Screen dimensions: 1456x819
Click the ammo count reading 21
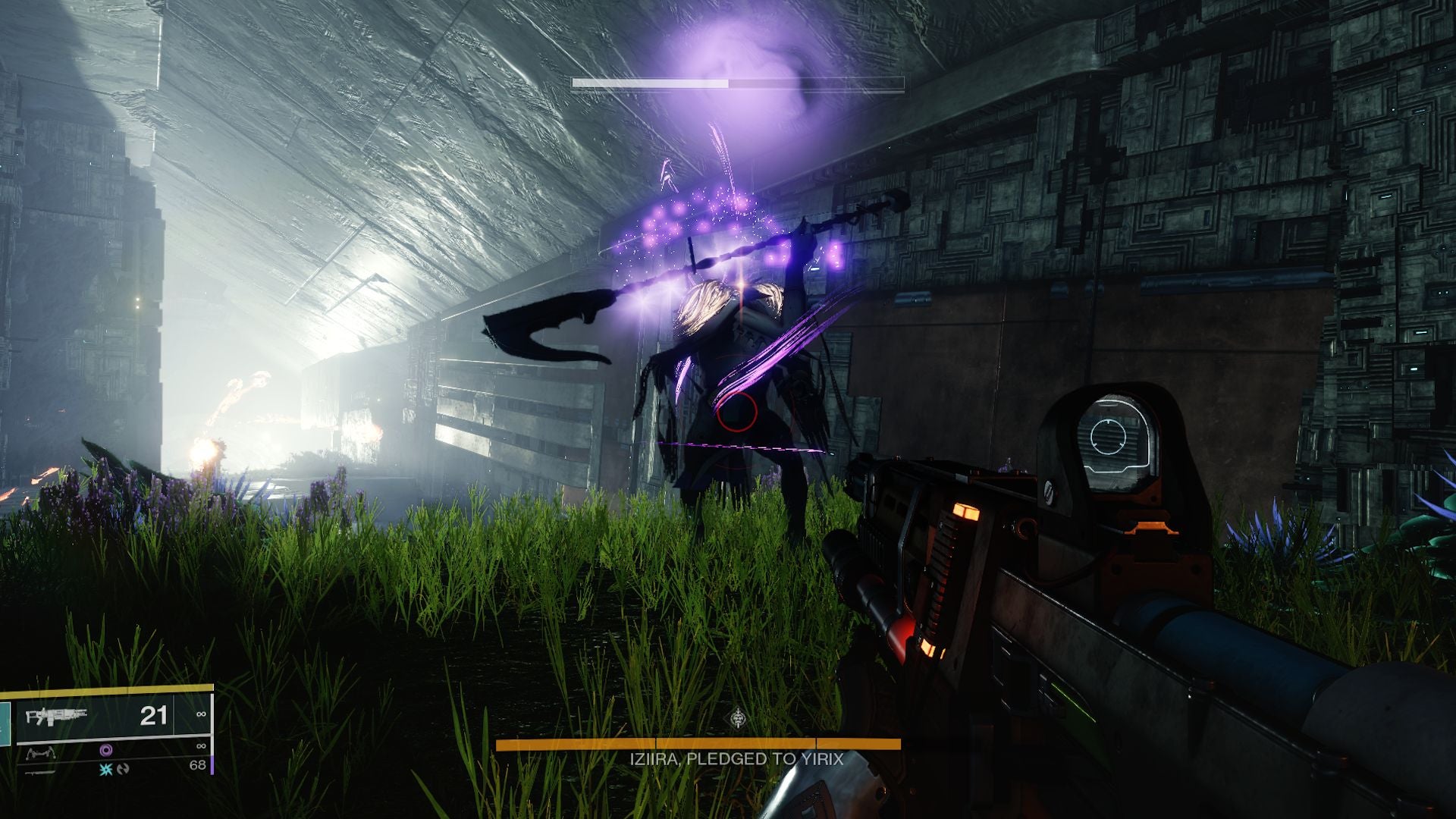point(153,716)
